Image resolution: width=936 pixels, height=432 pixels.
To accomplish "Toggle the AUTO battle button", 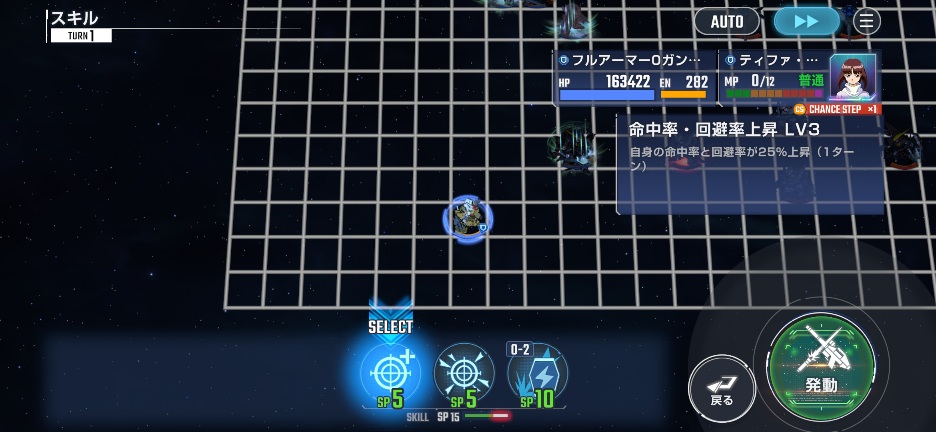I will pyautogui.click(x=727, y=21).
